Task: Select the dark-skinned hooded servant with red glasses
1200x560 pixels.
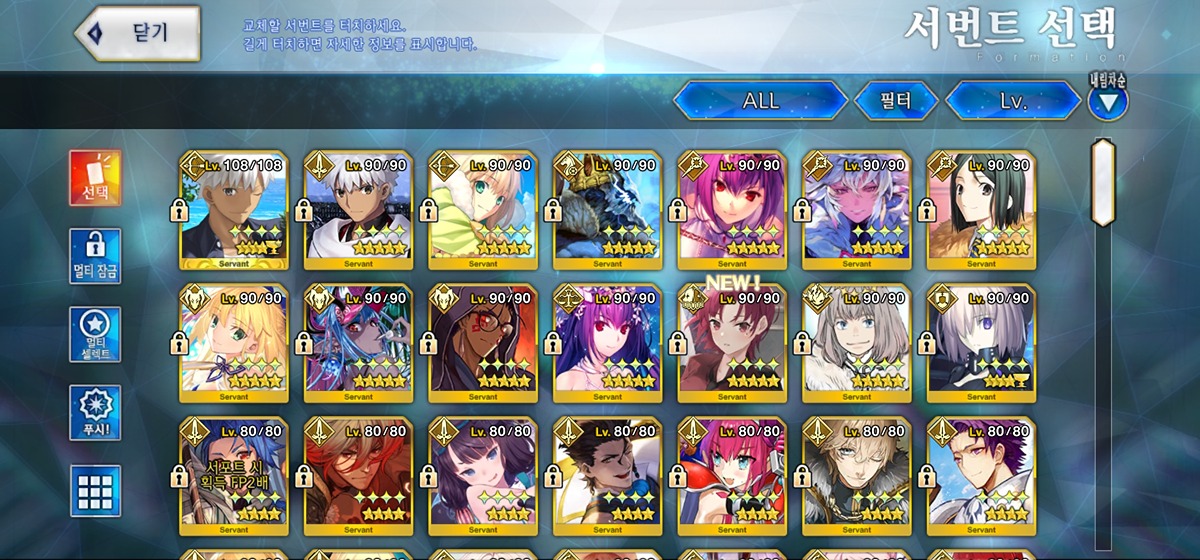Action: [x=482, y=342]
